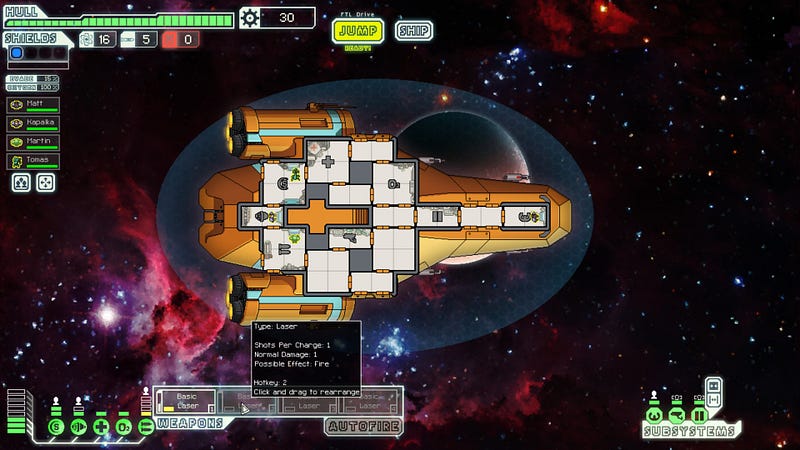The image size is (800, 450).
Task: Open the Ship menu
Action: tap(413, 30)
